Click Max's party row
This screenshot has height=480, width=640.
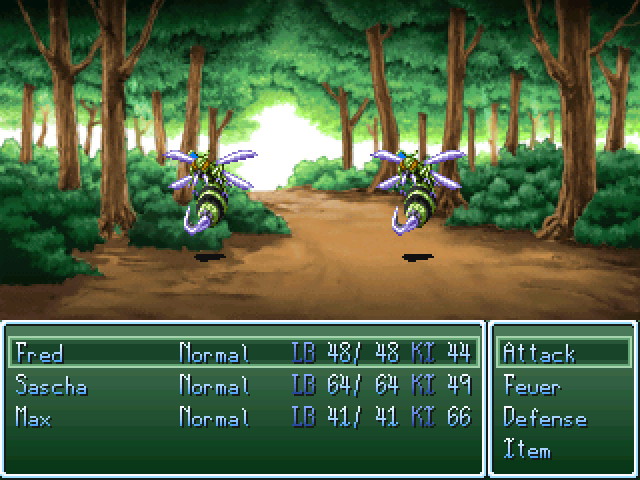pos(36,417)
